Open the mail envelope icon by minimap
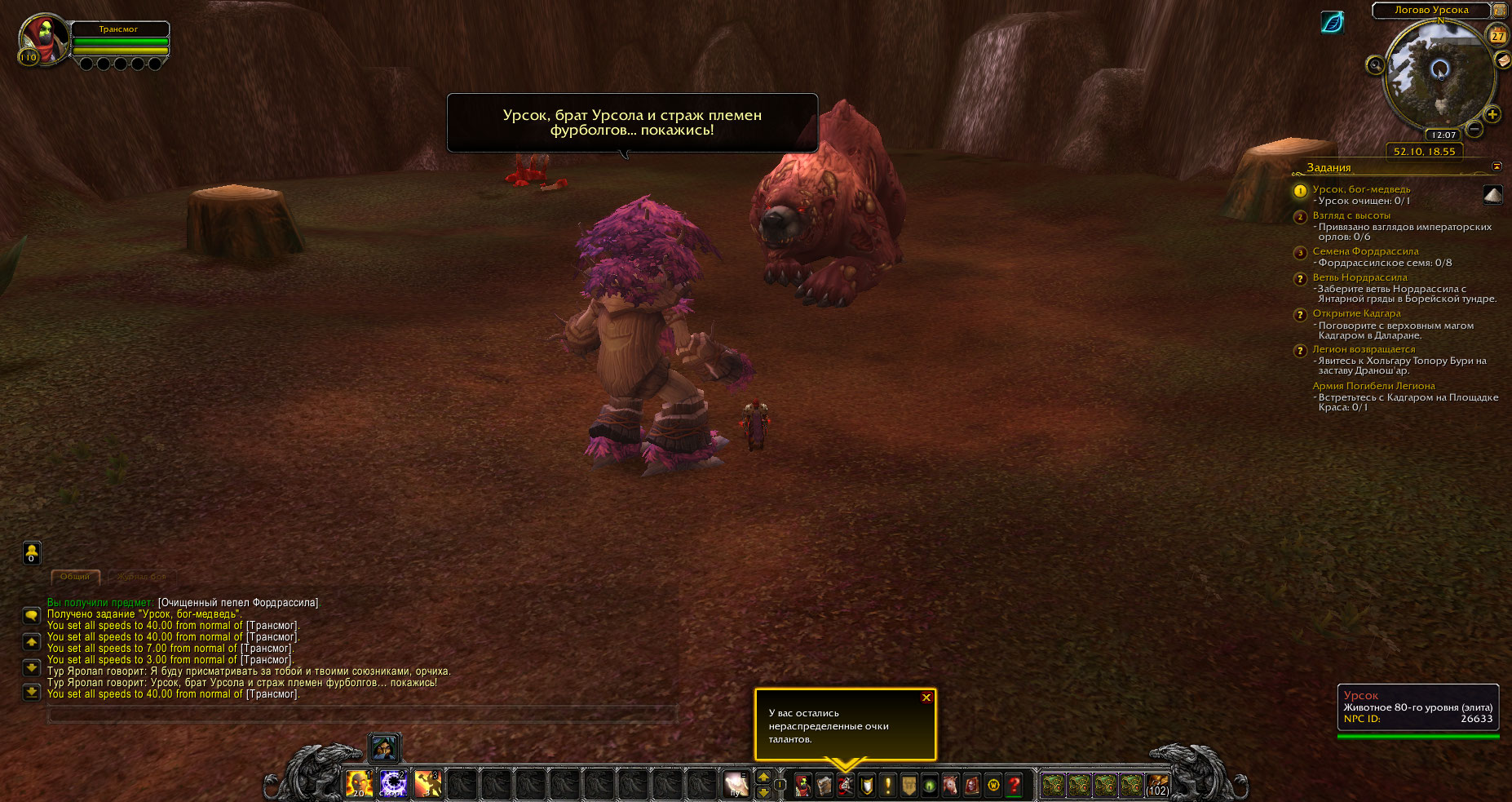Viewport: 1512px width, 802px height. pyautogui.click(x=1502, y=60)
